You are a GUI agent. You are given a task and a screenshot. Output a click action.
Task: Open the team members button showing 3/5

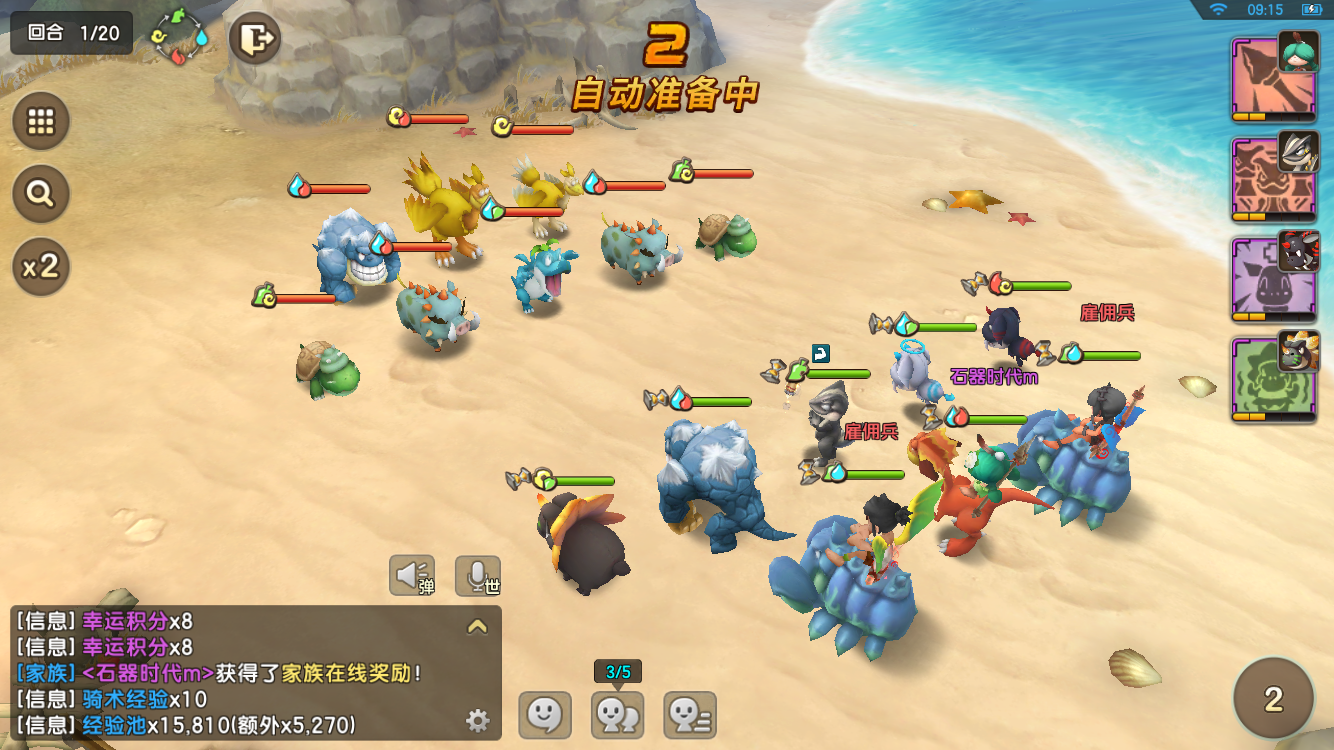click(x=618, y=715)
